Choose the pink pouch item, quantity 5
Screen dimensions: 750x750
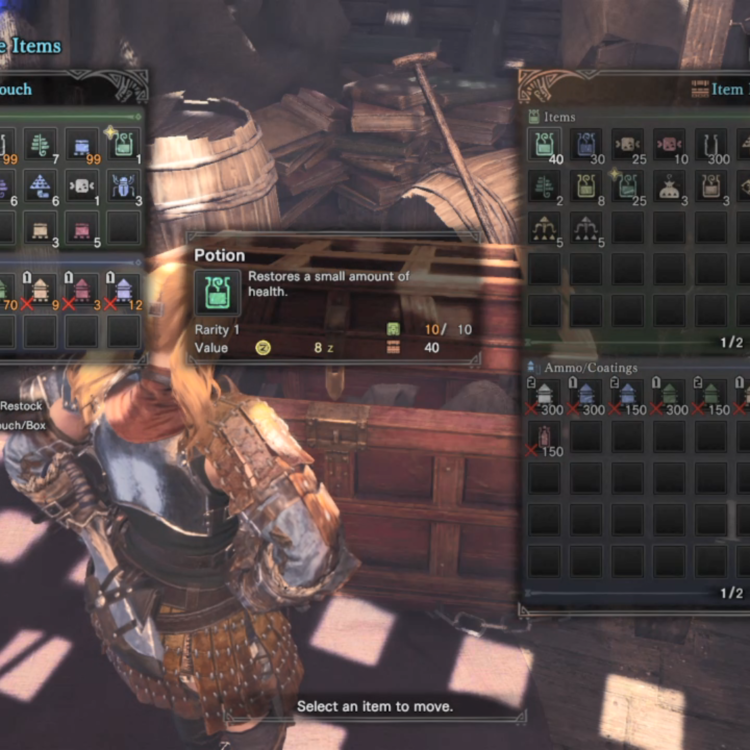83,228
